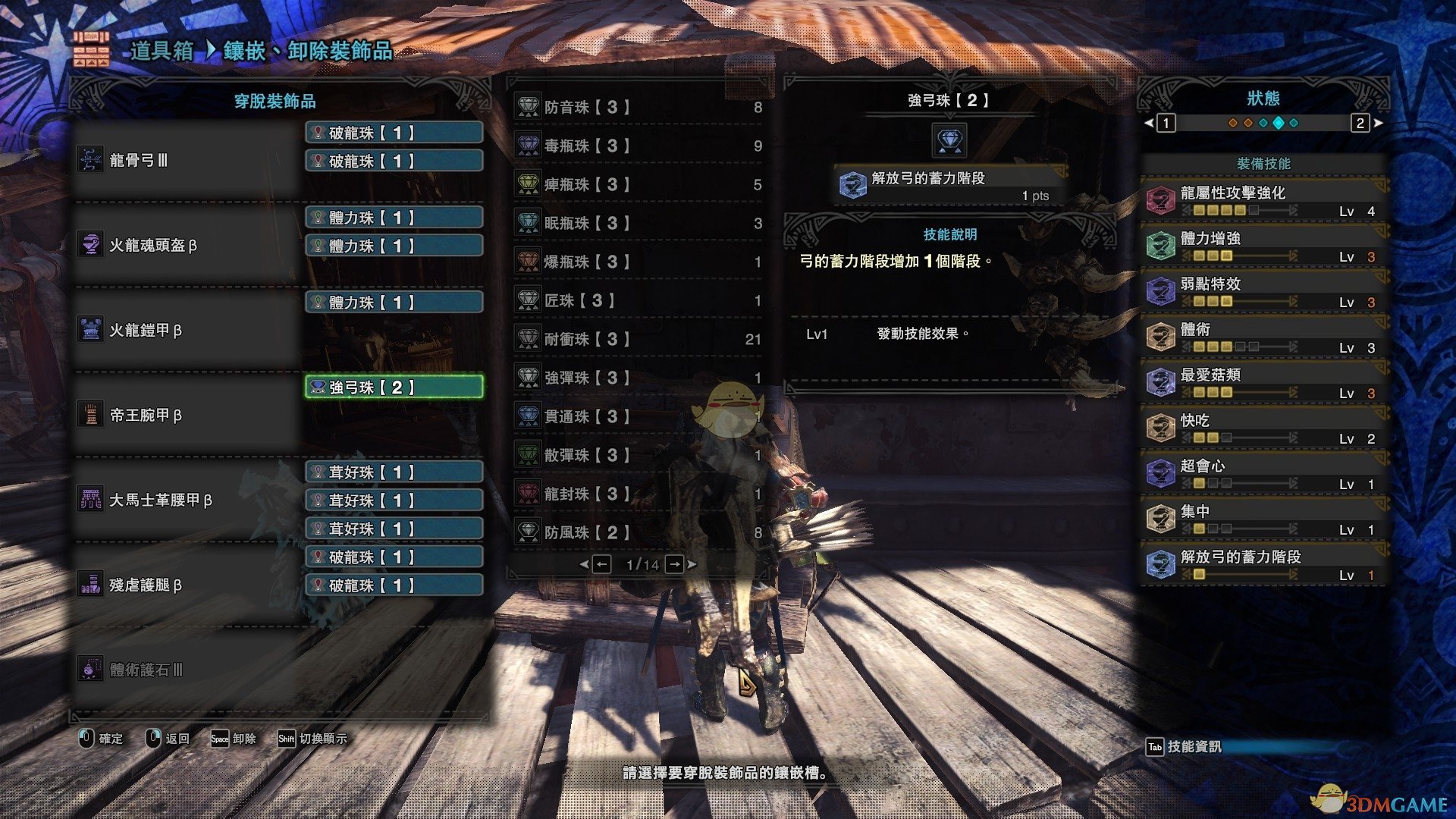The image size is (1456, 819).
Task: Select the 匠珠【3】 jewel
Action: pyautogui.click(x=639, y=301)
